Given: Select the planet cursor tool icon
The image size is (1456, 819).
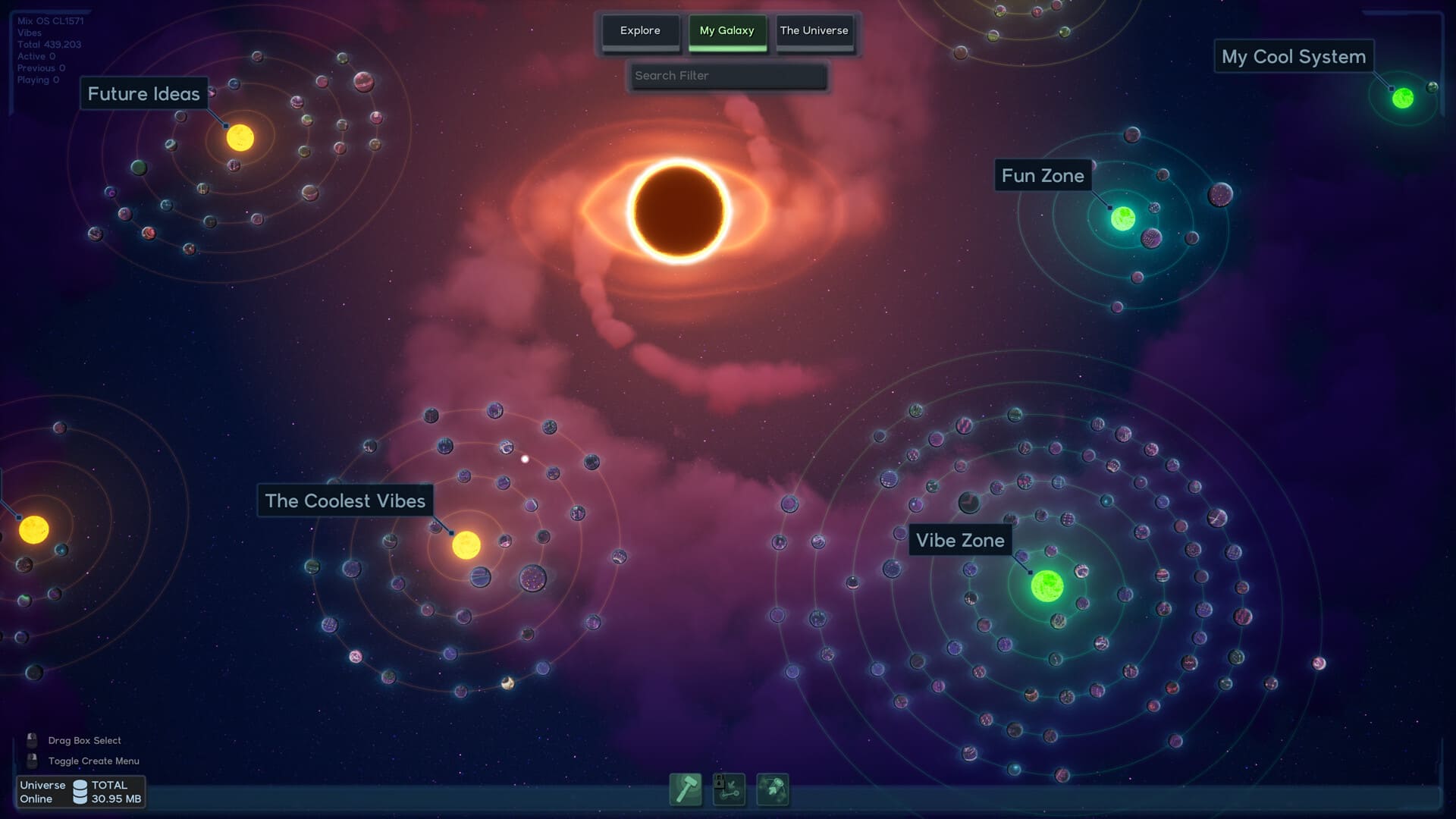Looking at the screenshot, I should [773, 789].
